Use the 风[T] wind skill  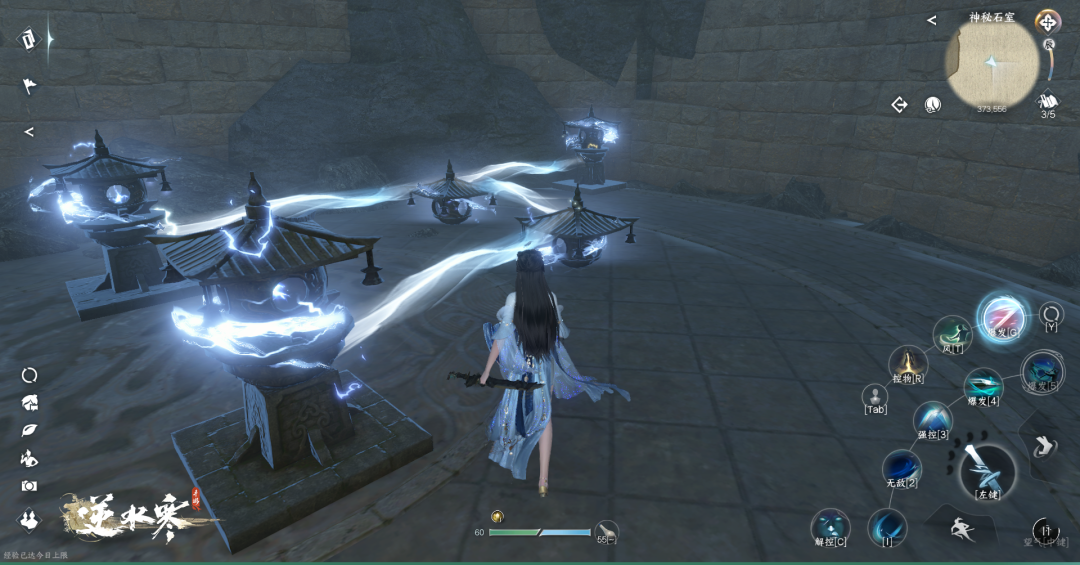coord(952,335)
